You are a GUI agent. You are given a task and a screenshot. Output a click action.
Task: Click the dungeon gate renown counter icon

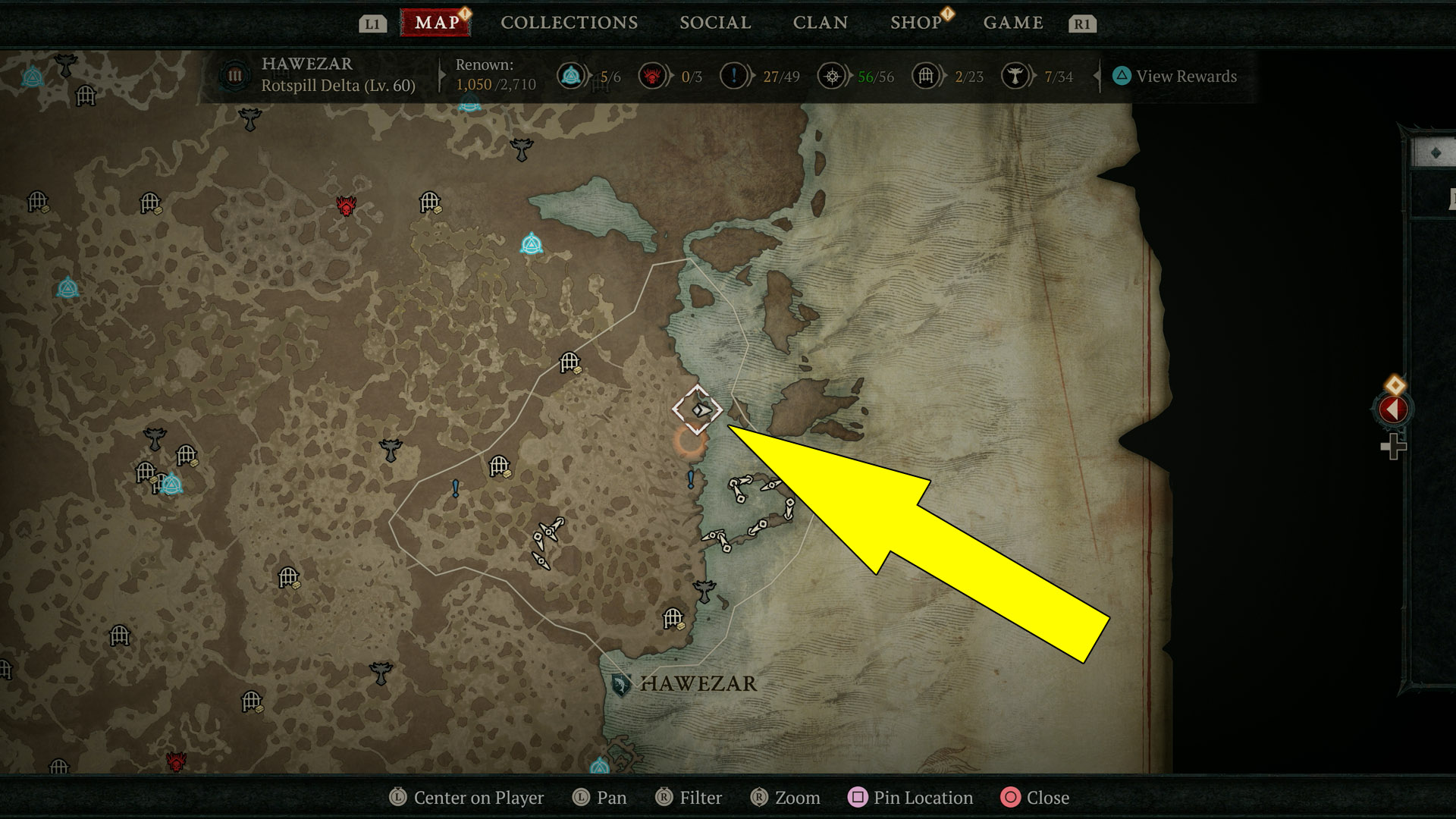click(x=925, y=77)
